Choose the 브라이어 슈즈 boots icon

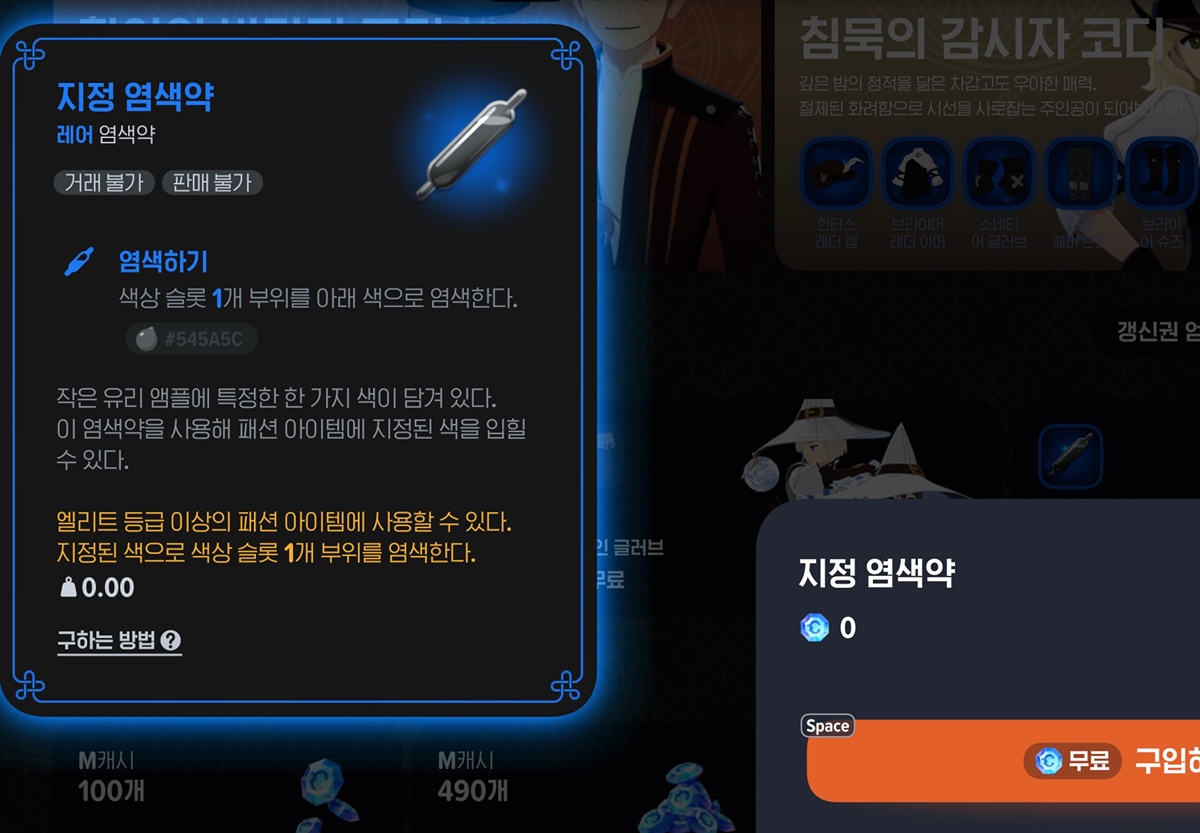(x=1161, y=174)
